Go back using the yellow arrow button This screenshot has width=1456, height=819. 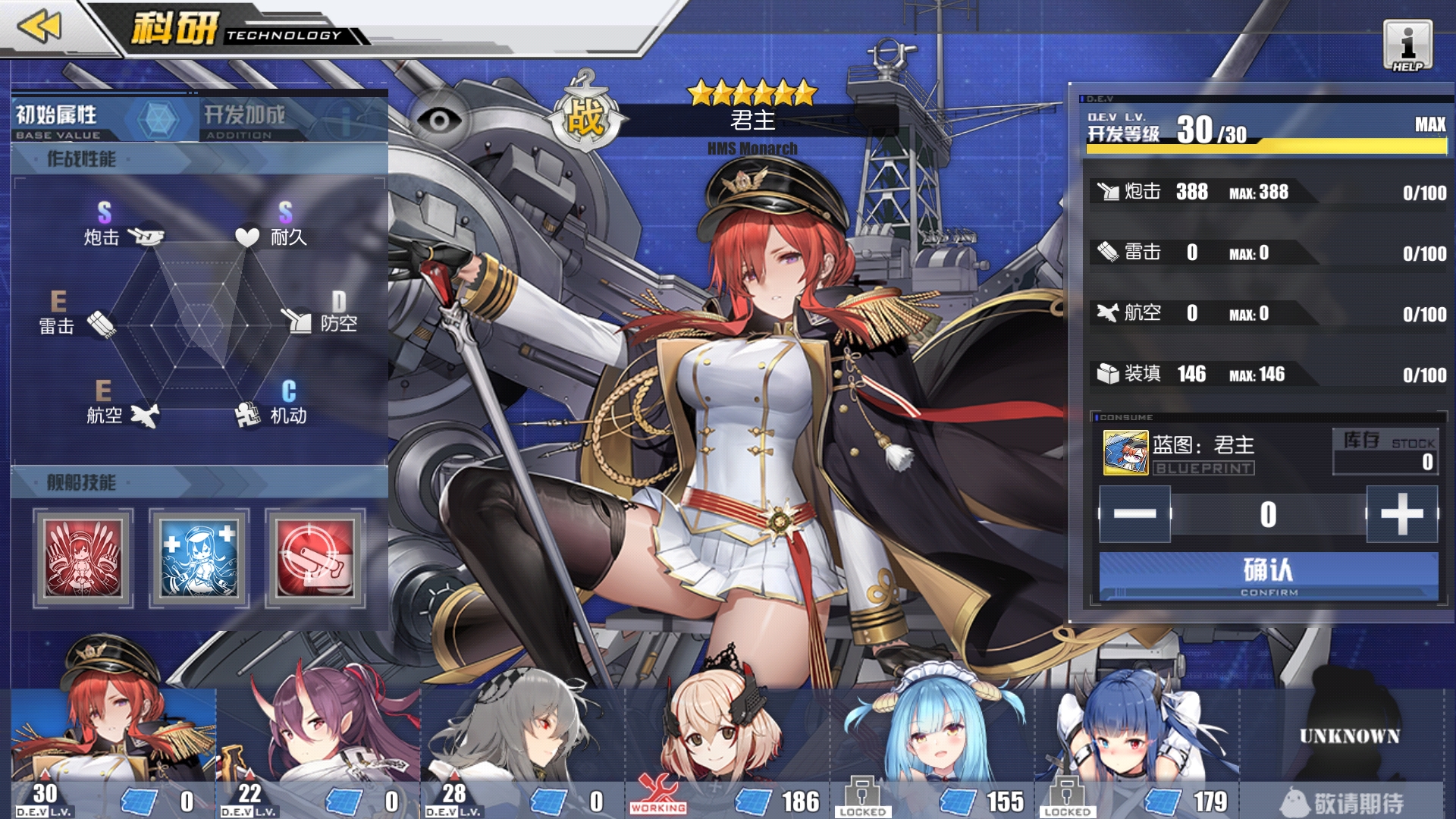pyautogui.click(x=39, y=27)
